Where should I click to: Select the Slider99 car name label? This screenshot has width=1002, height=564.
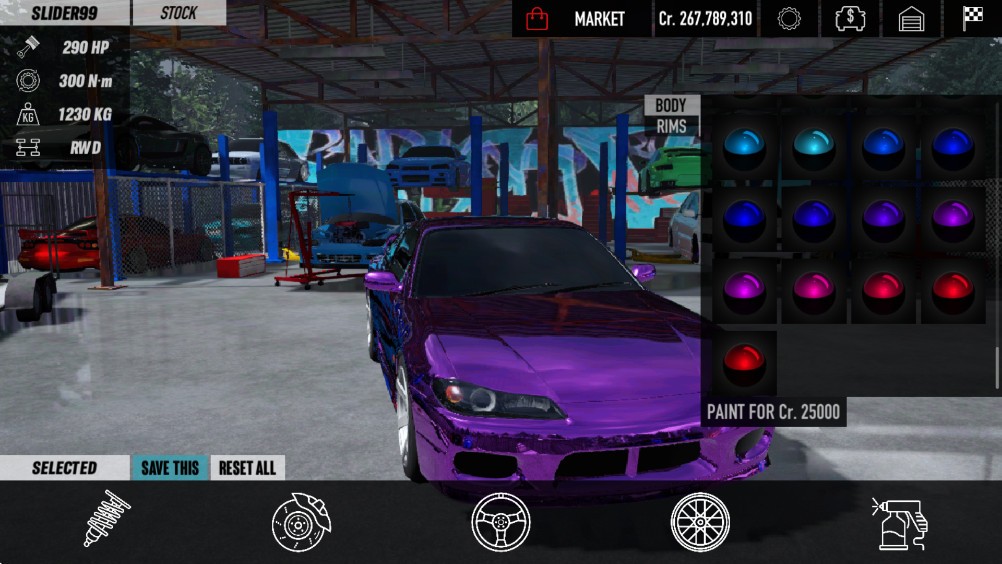pos(64,13)
